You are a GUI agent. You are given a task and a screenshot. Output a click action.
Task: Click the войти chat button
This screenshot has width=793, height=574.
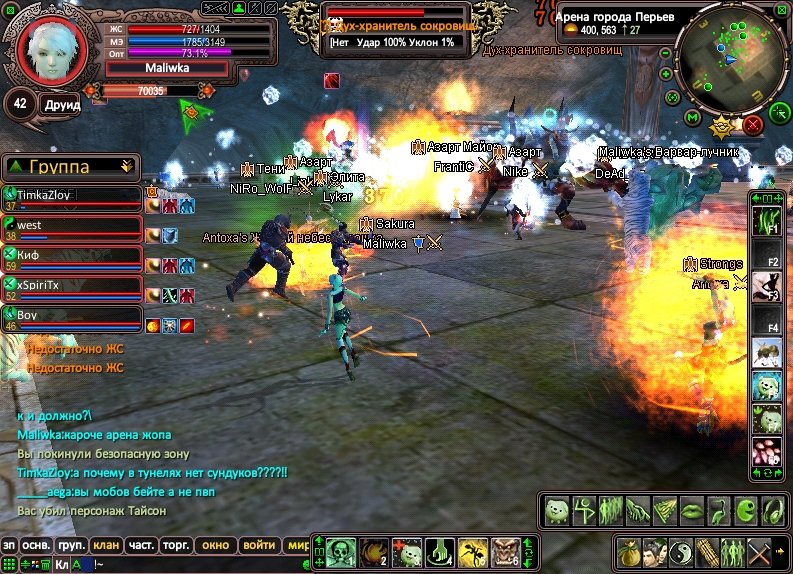(x=259, y=546)
